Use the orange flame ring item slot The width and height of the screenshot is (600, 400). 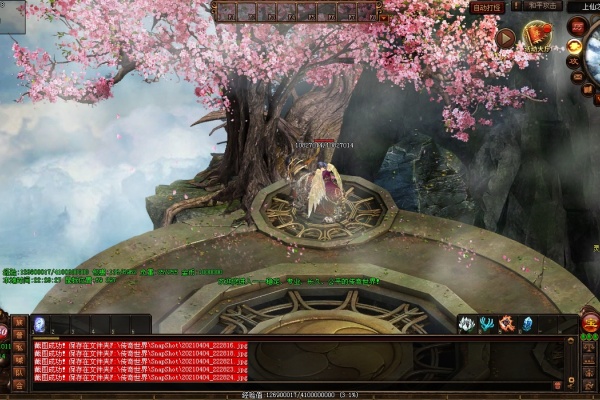506,324
